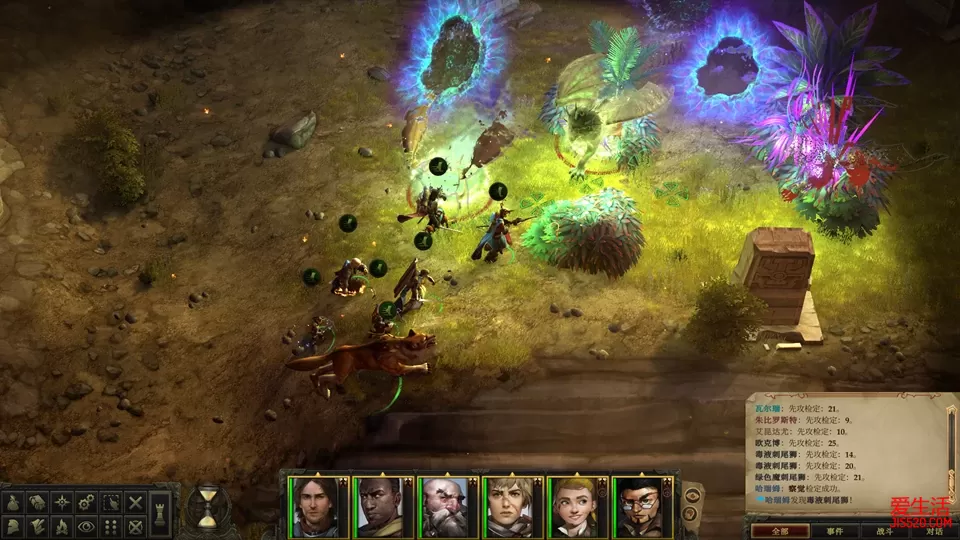Choose the smiling blonde girl's portrait

click(576, 506)
